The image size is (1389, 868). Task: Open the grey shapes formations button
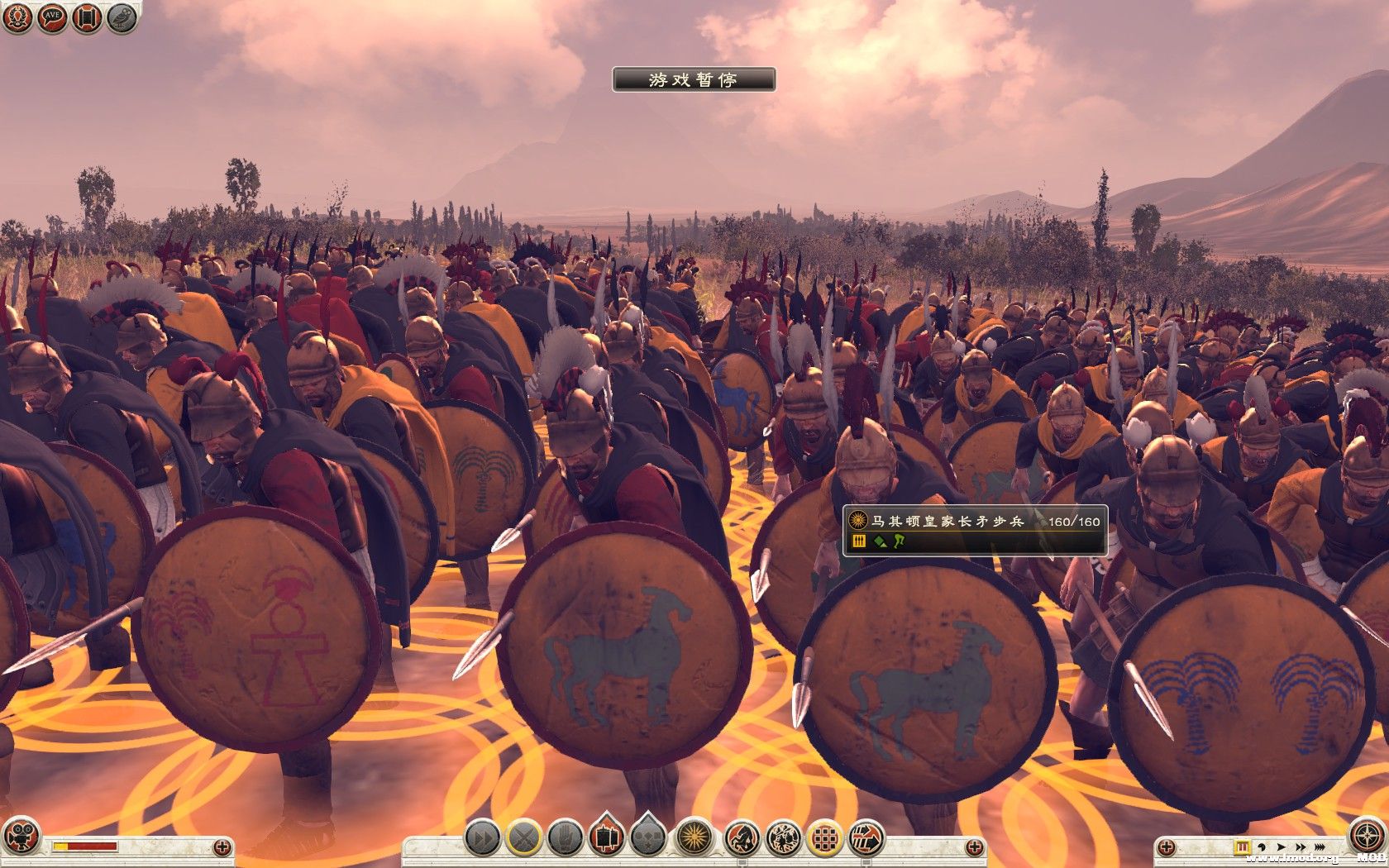tap(649, 838)
